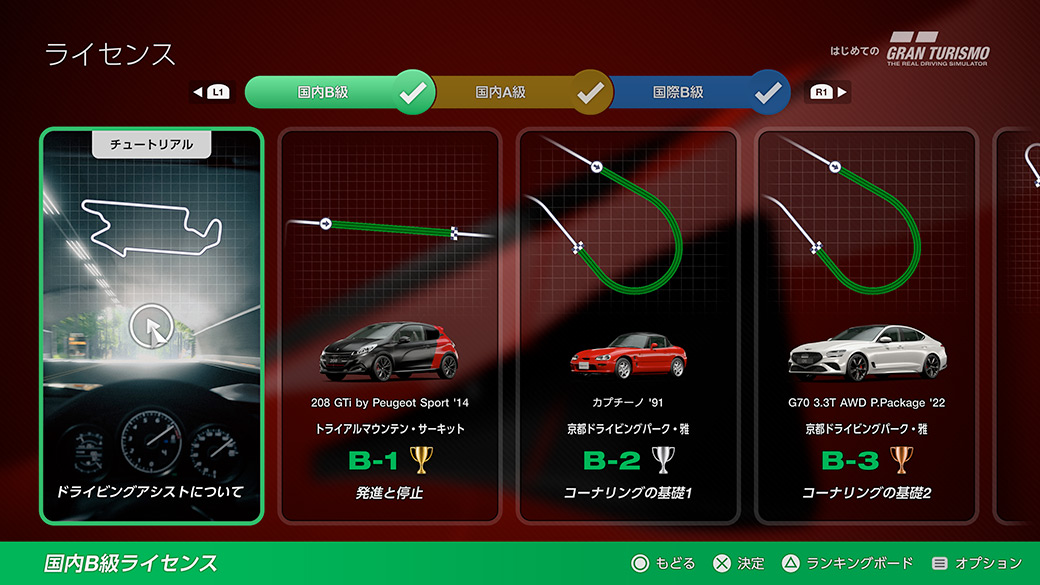Select the 国際B級 license tab
The width and height of the screenshot is (1040, 585).
coord(678,92)
